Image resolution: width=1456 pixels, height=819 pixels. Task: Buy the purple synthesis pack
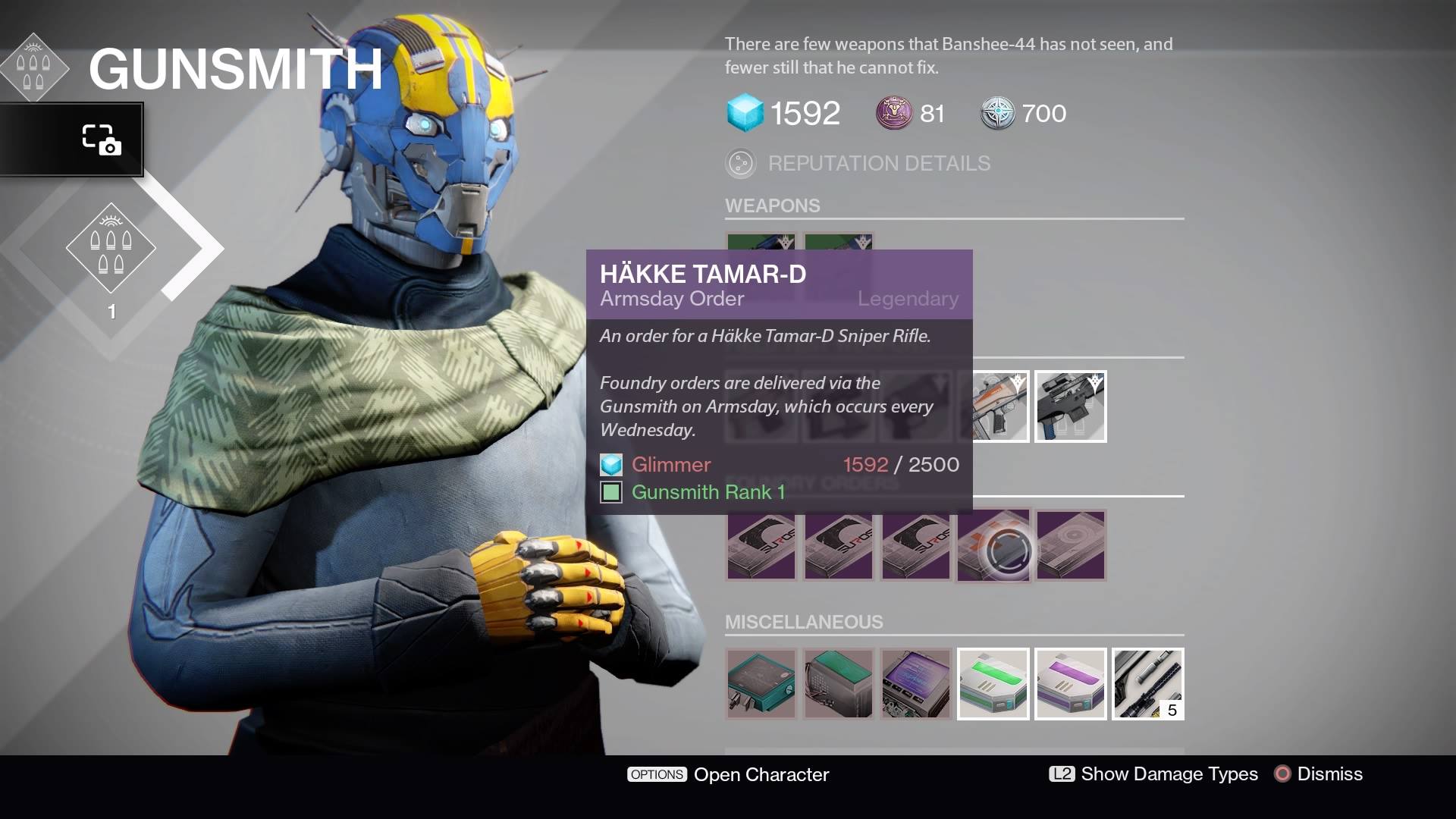tap(1071, 683)
